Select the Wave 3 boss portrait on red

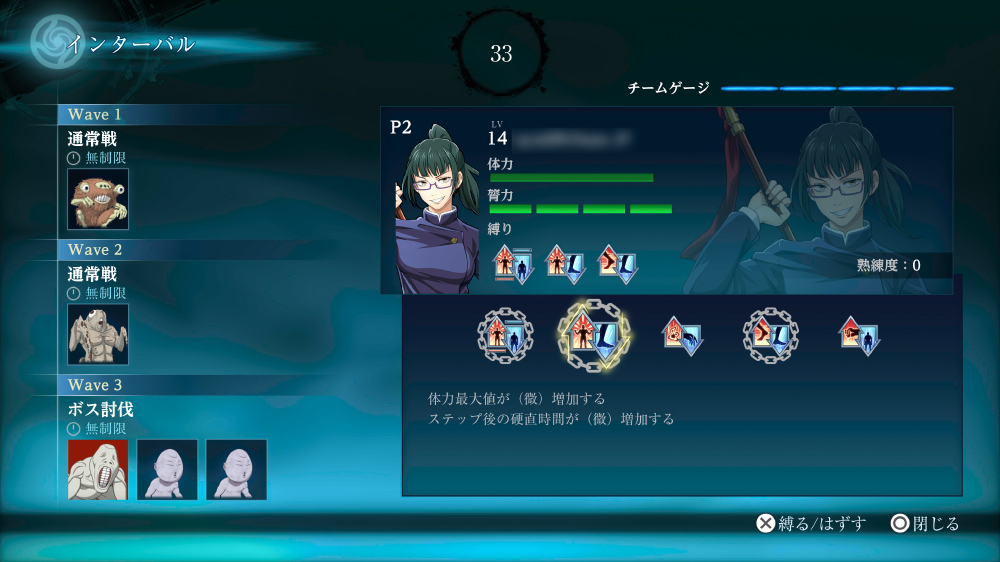[98, 469]
